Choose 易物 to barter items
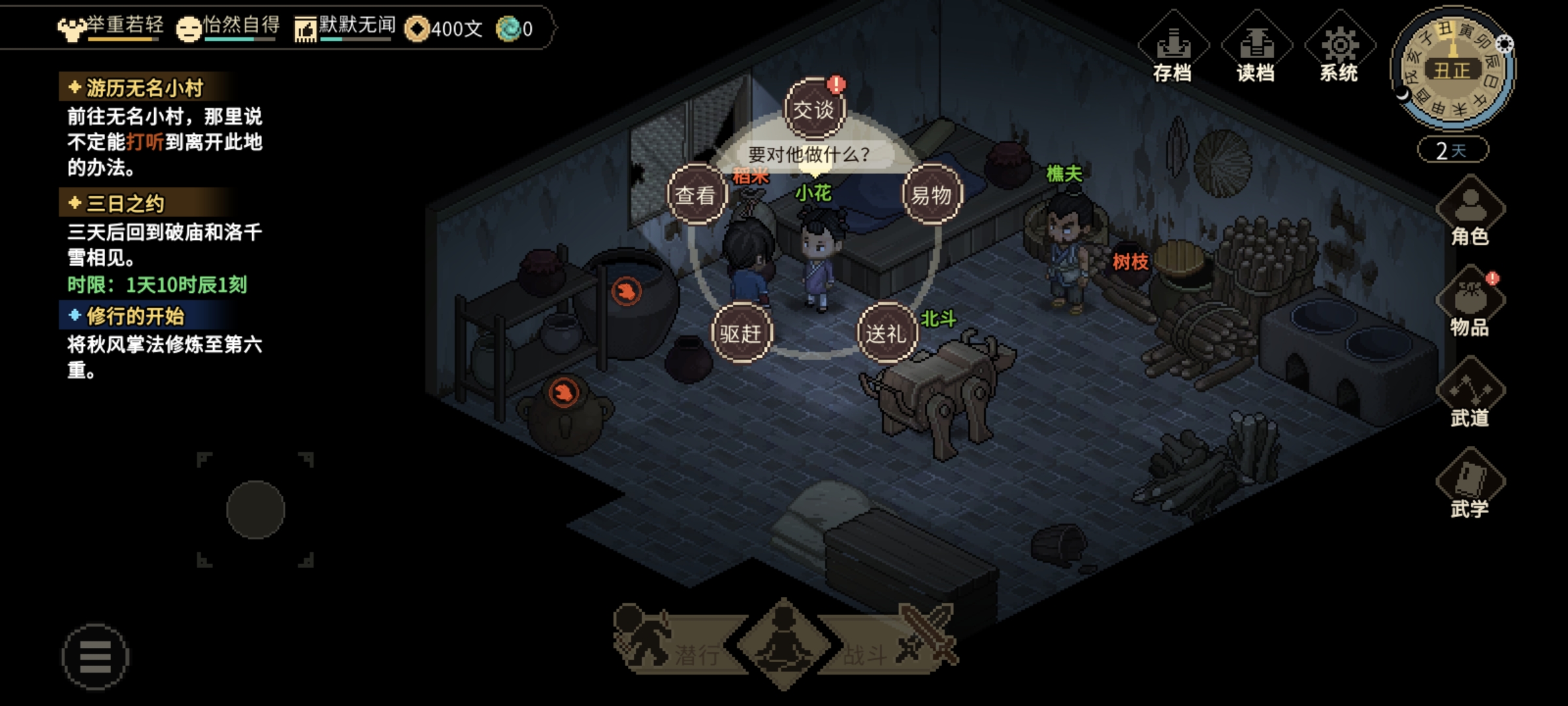1568x706 pixels. 932,195
